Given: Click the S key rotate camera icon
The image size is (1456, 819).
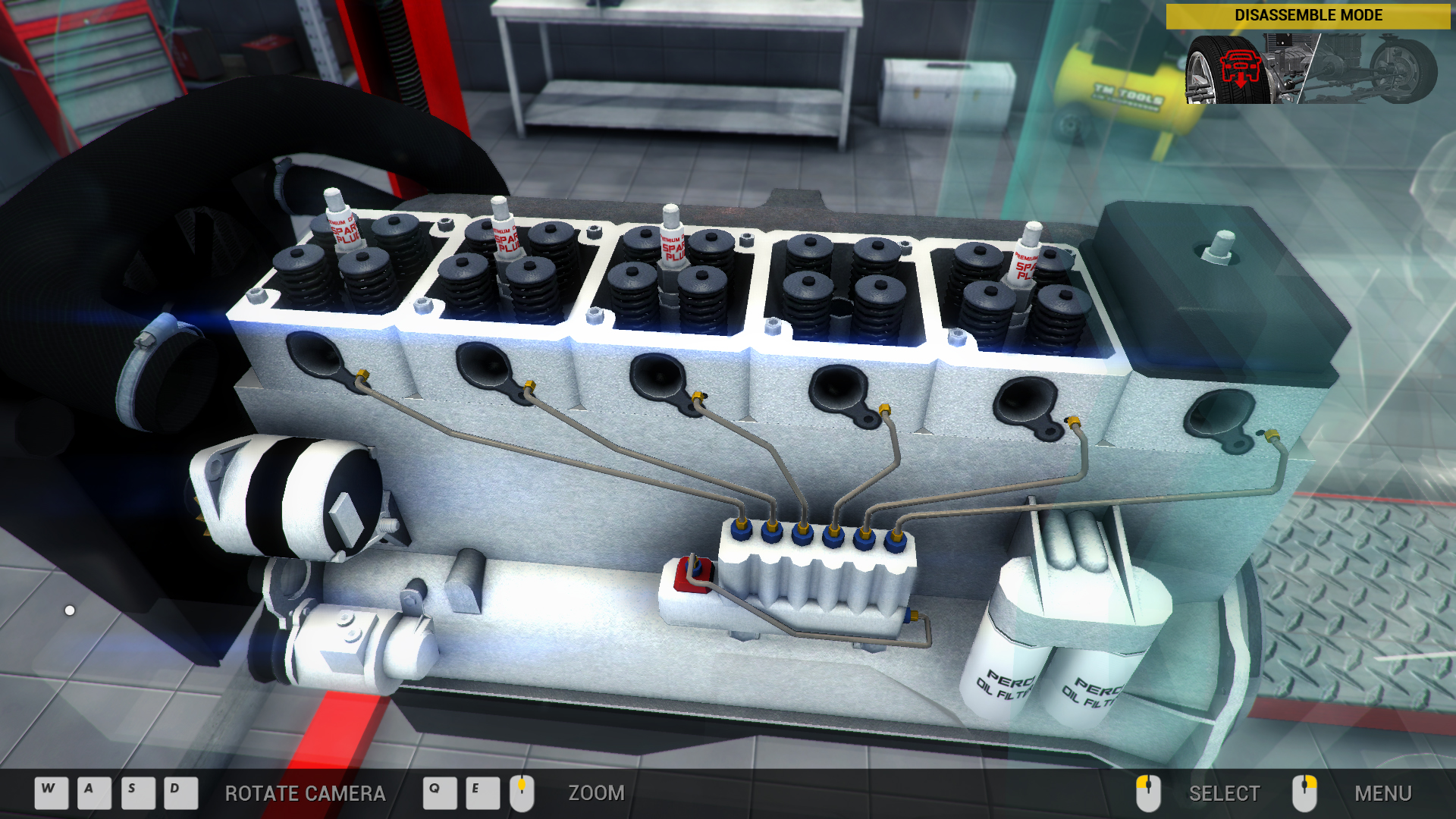Looking at the screenshot, I should coord(131,792).
